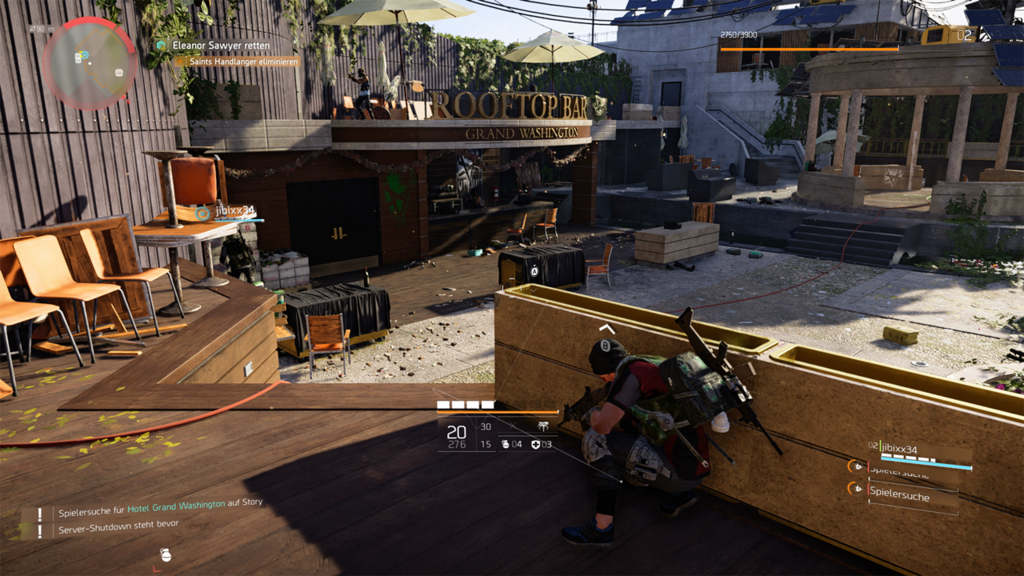This screenshot has width=1024, height=576.
Task: Click the grenade icon on the weapon HUD
Action: tap(505, 444)
